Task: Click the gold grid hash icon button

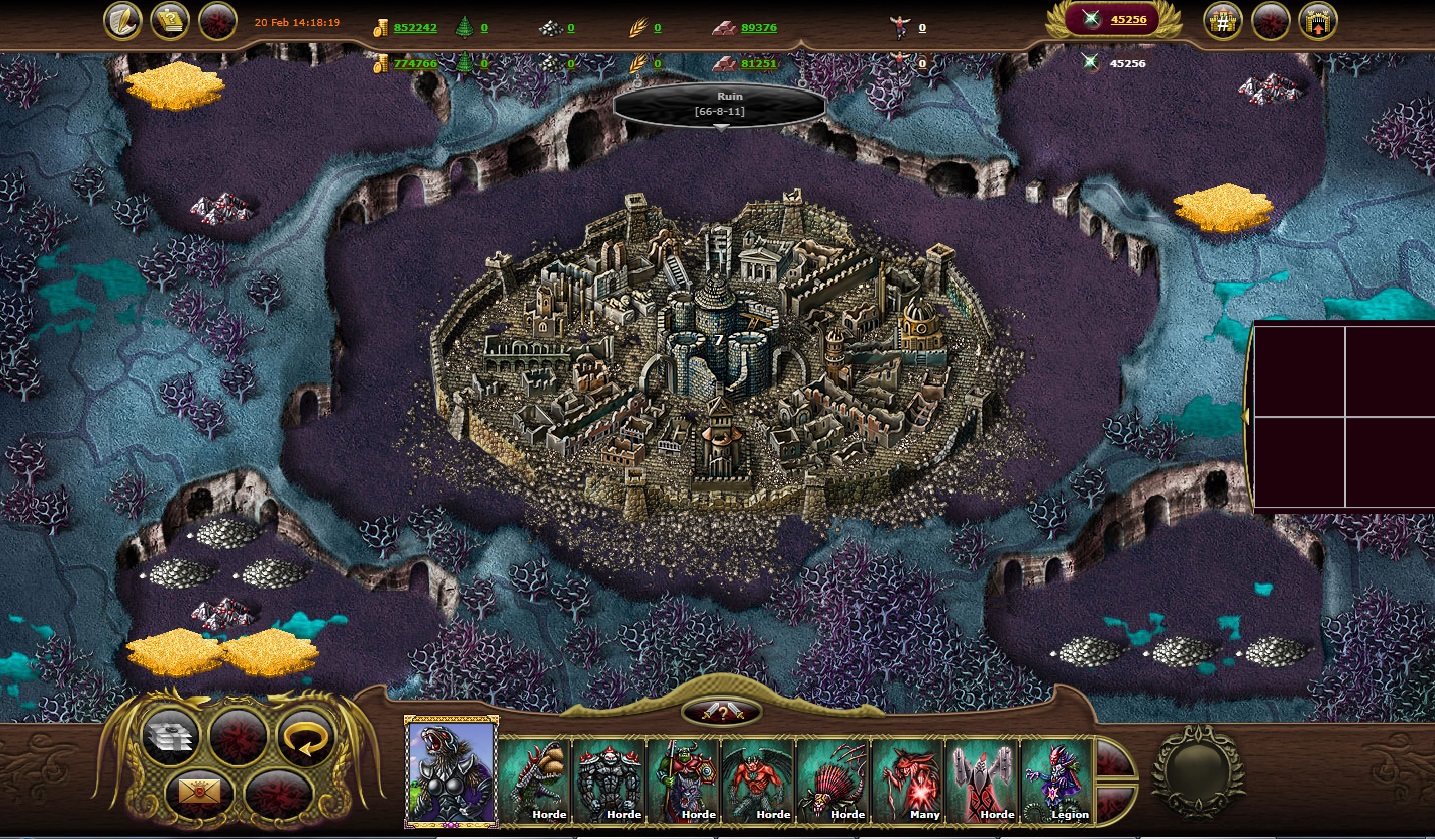Action: click(x=1222, y=21)
